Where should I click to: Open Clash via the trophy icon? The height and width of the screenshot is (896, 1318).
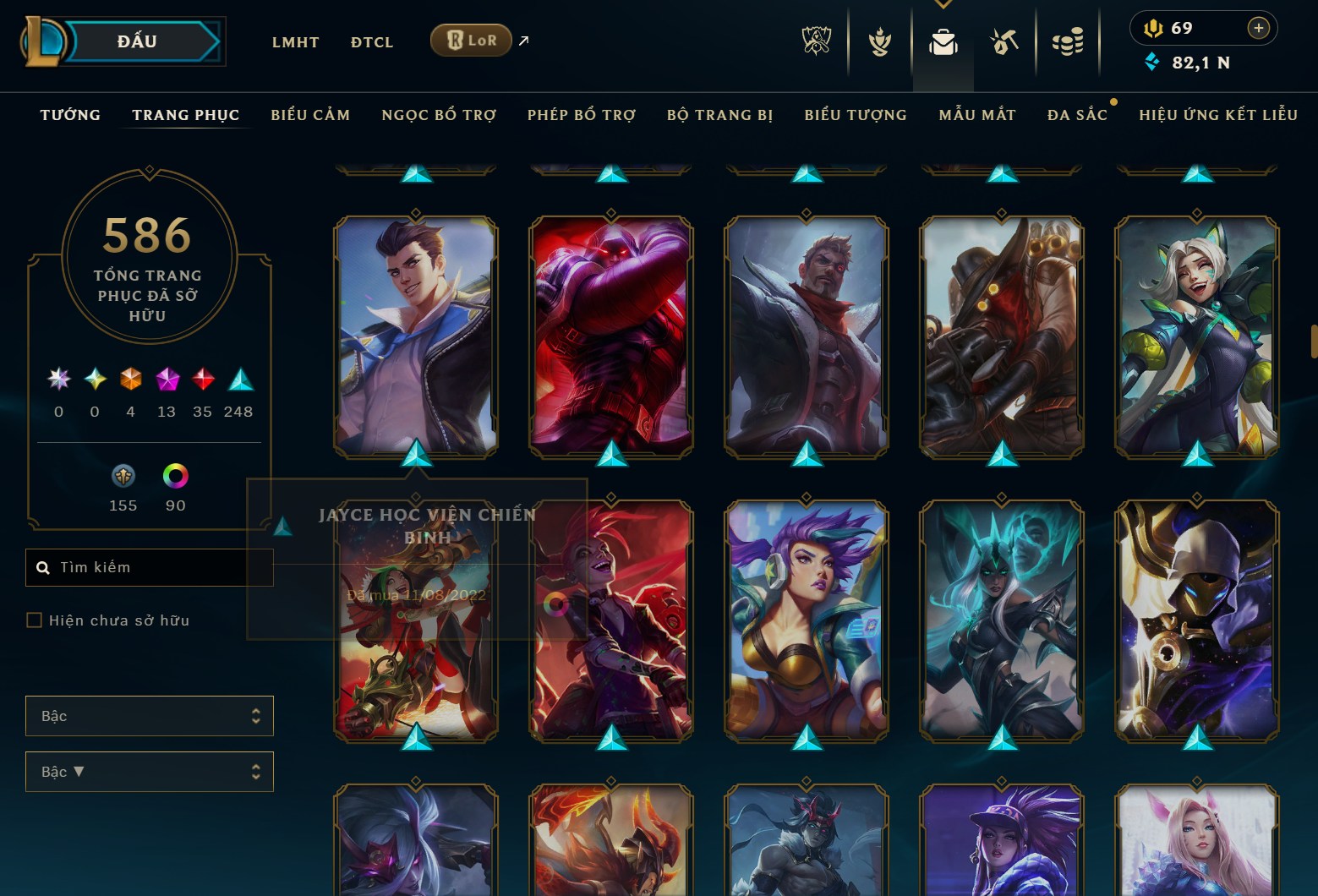(x=879, y=40)
